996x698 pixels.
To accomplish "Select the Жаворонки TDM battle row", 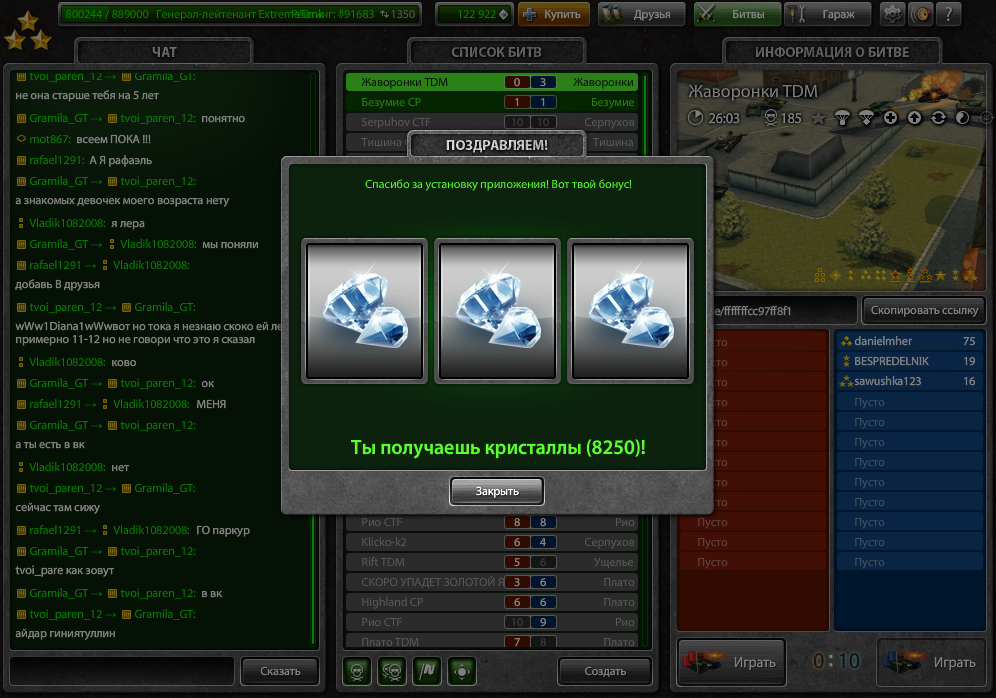I will pyautogui.click(x=491, y=82).
